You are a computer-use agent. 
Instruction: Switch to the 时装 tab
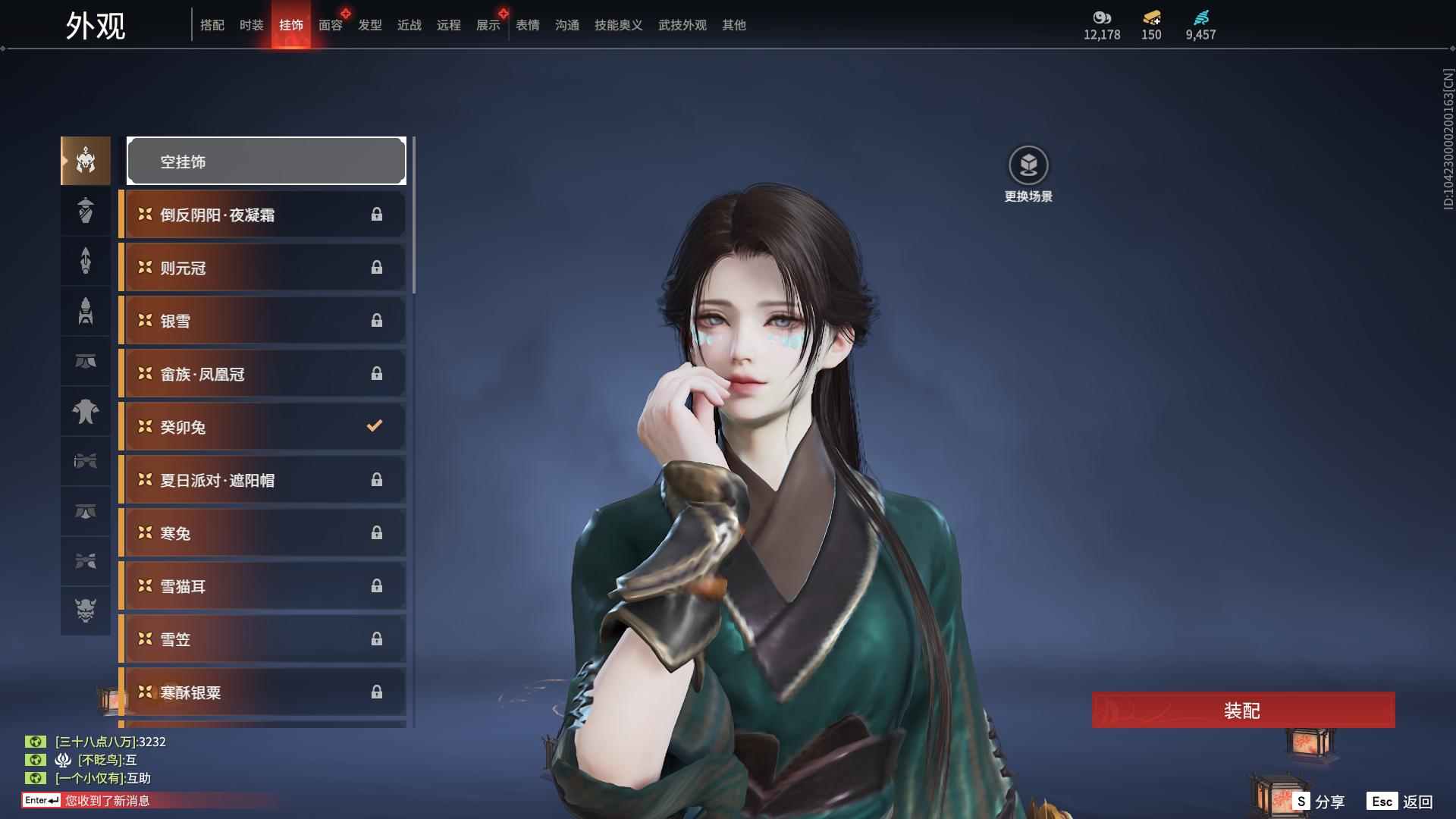(x=251, y=24)
